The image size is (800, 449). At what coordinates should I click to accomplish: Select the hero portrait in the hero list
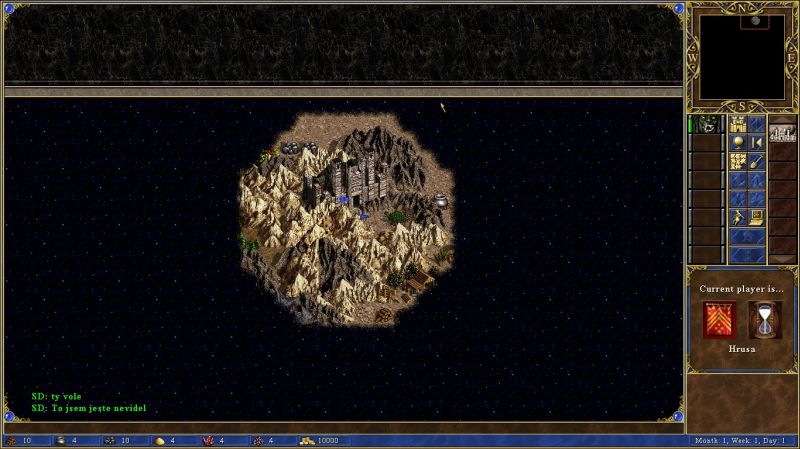point(708,125)
